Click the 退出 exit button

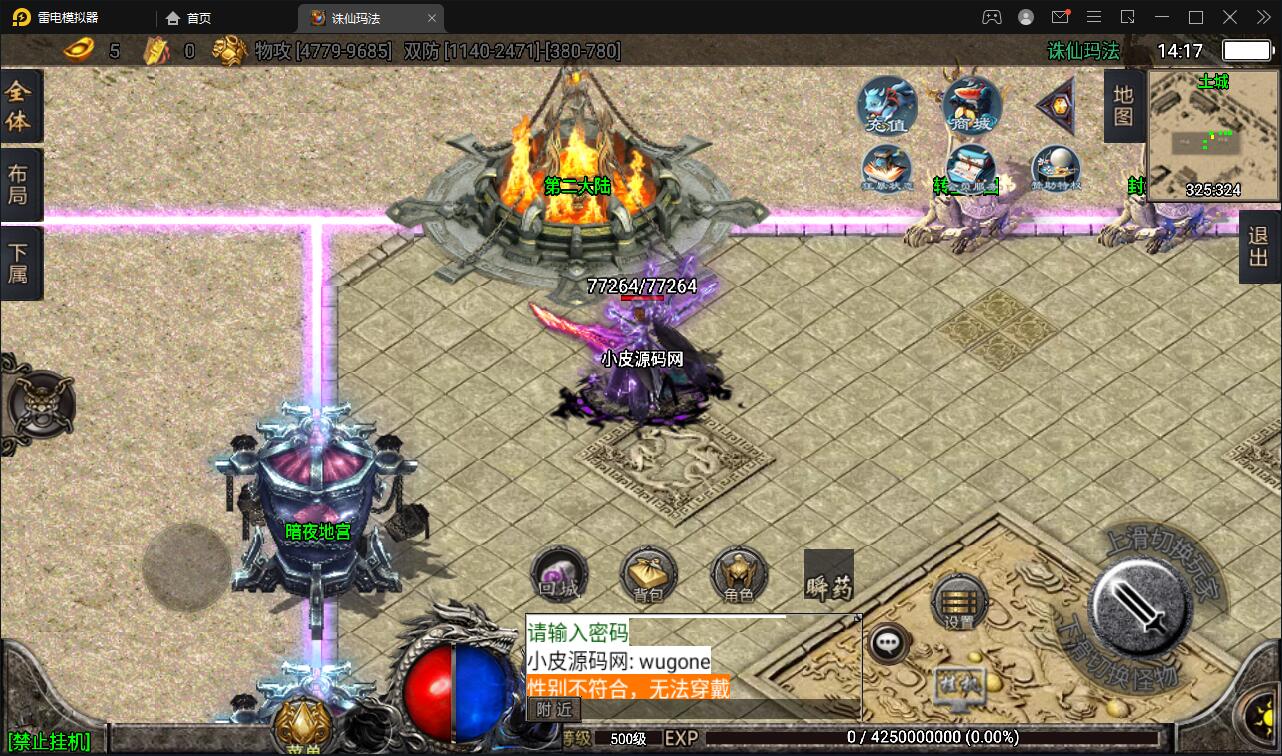(x=1259, y=248)
